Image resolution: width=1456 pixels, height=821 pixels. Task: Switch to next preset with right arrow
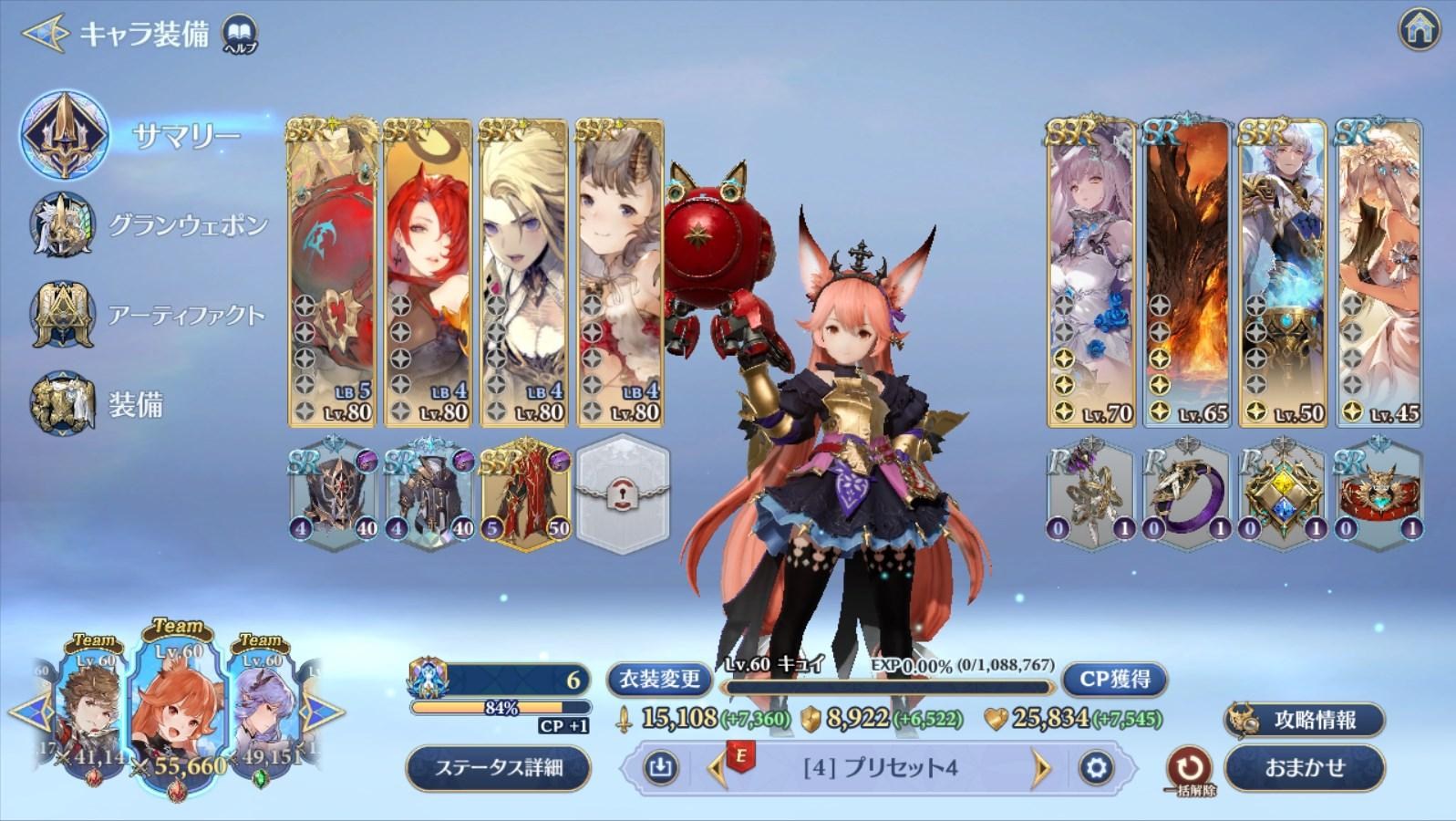1041,768
